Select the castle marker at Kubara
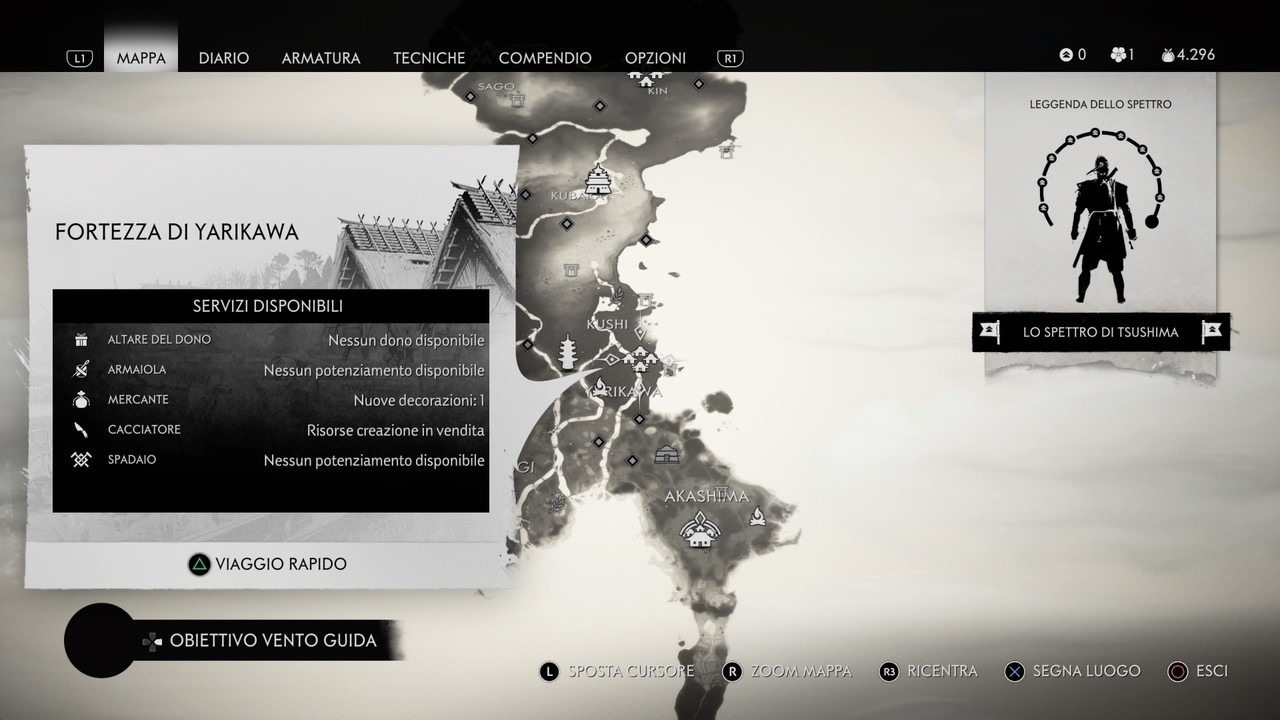 599,180
